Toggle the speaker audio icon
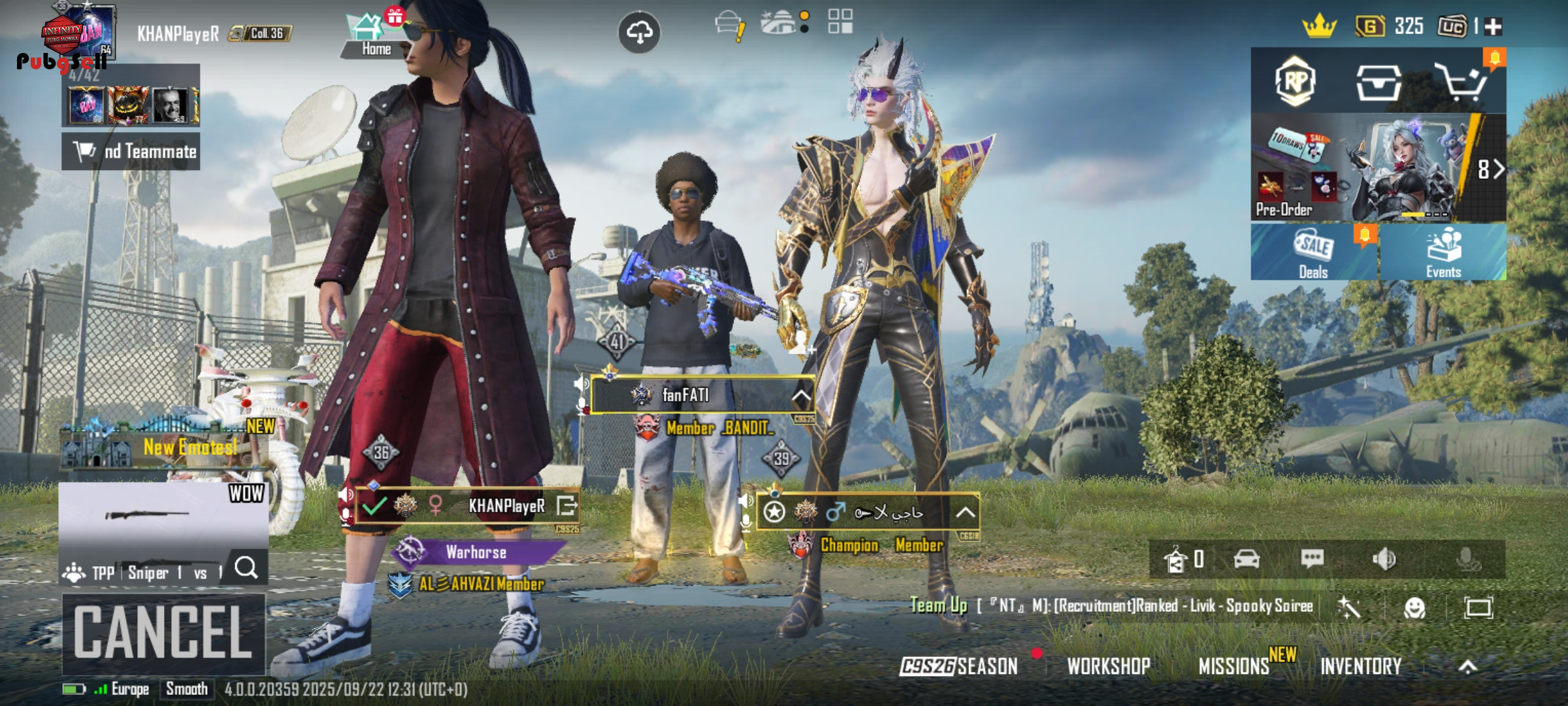This screenshot has width=1568, height=706. pos(1384,559)
